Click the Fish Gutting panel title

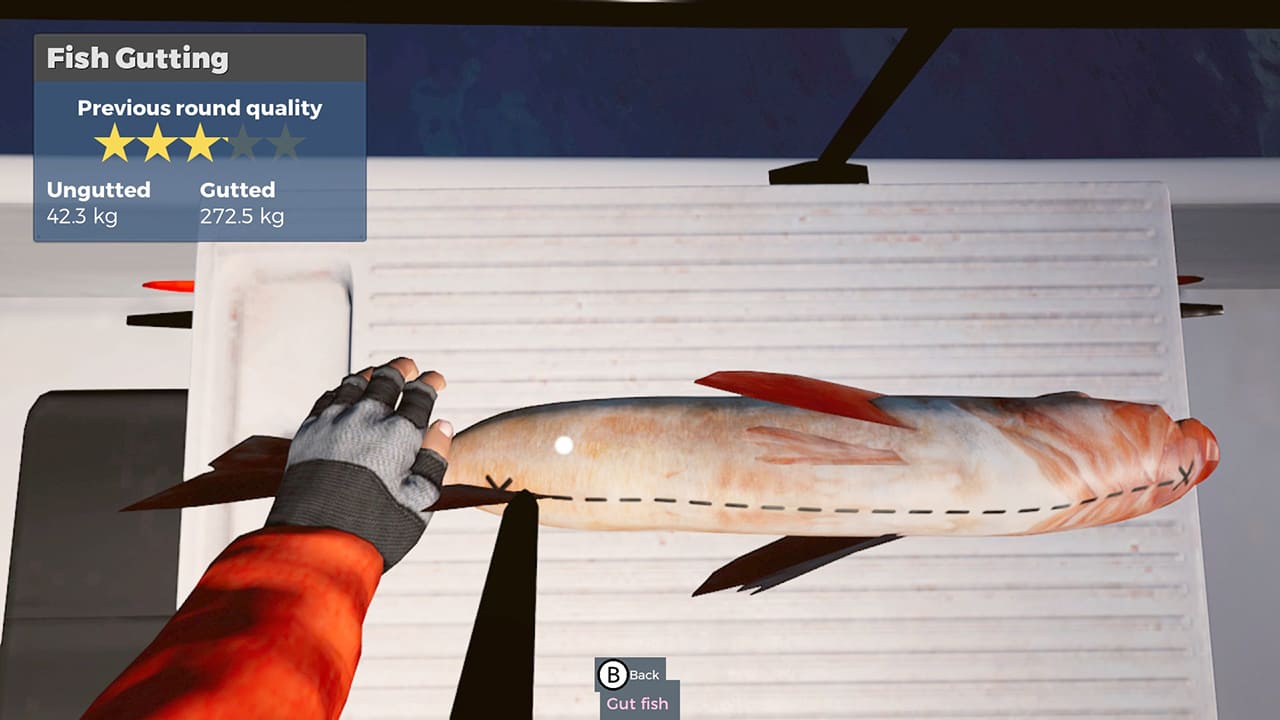[x=137, y=59]
